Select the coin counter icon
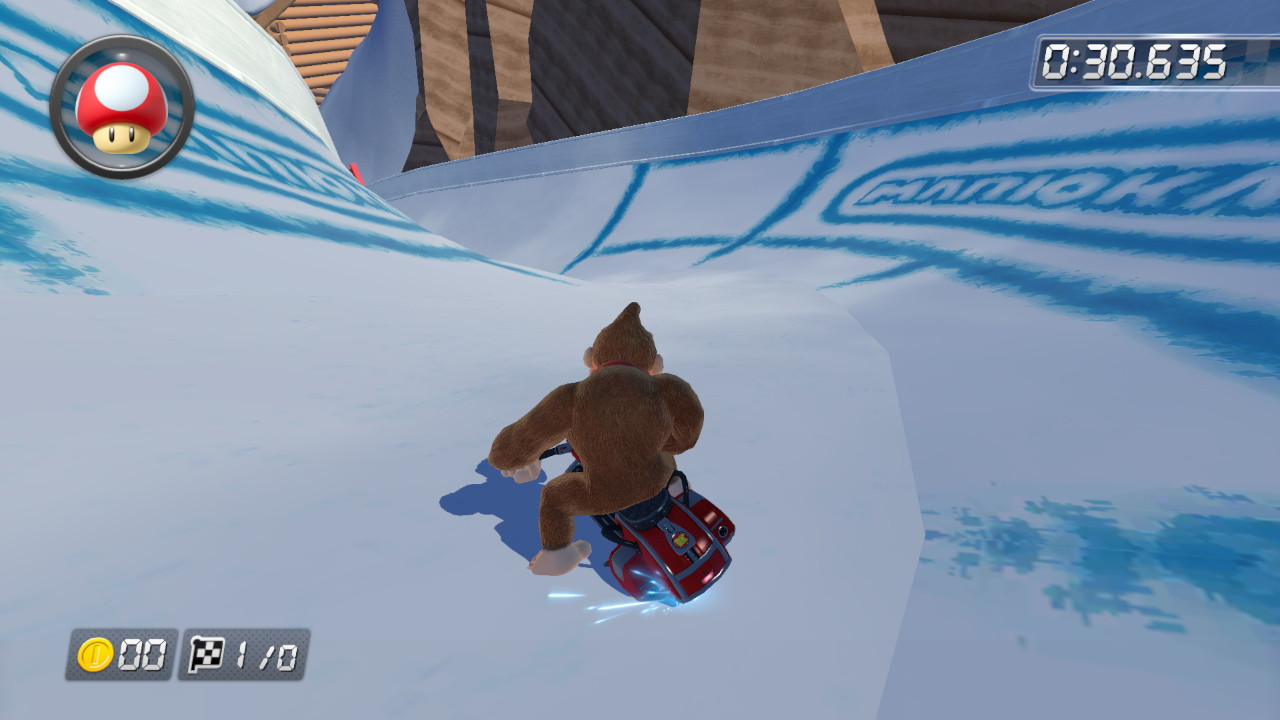 coord(94,655)
